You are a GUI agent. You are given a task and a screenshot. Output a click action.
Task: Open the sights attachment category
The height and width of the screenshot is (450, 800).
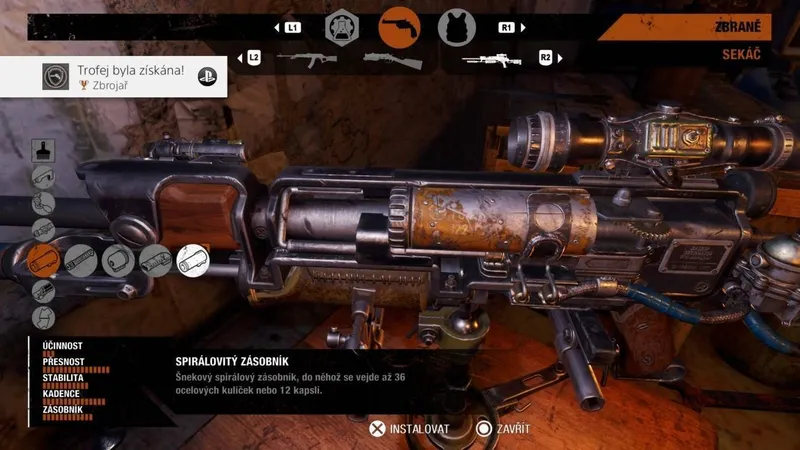43,178
